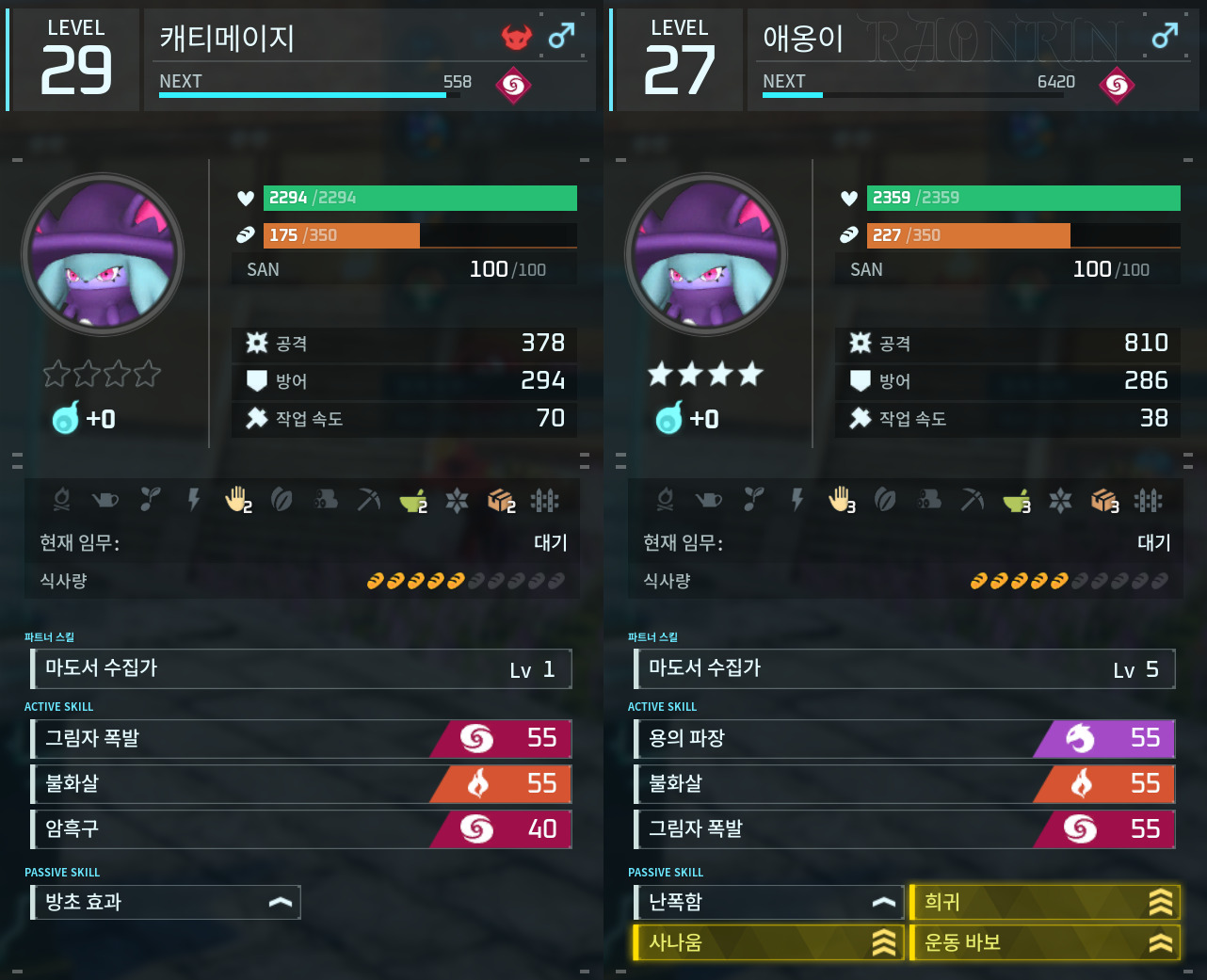Select the golden 희귀 passive skill

coord(1044,902)
